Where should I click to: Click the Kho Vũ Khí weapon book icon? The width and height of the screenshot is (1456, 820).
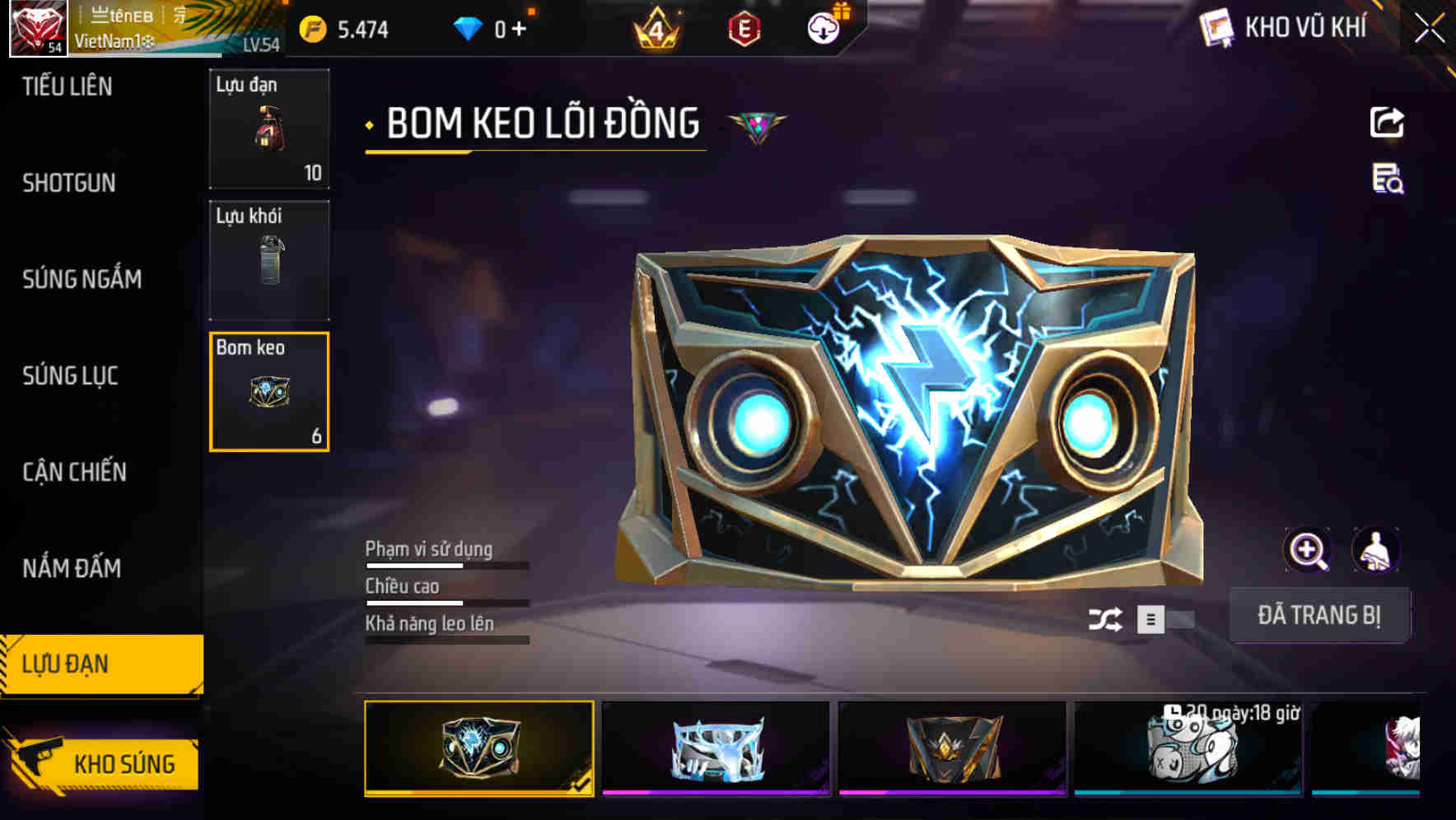pos(1215,27)
